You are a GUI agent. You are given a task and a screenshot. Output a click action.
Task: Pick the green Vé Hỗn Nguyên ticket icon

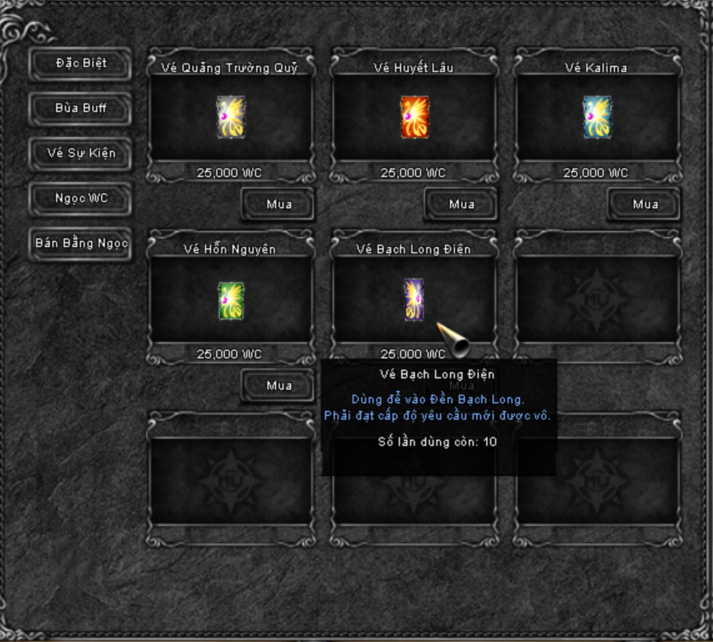pos(231,300)
